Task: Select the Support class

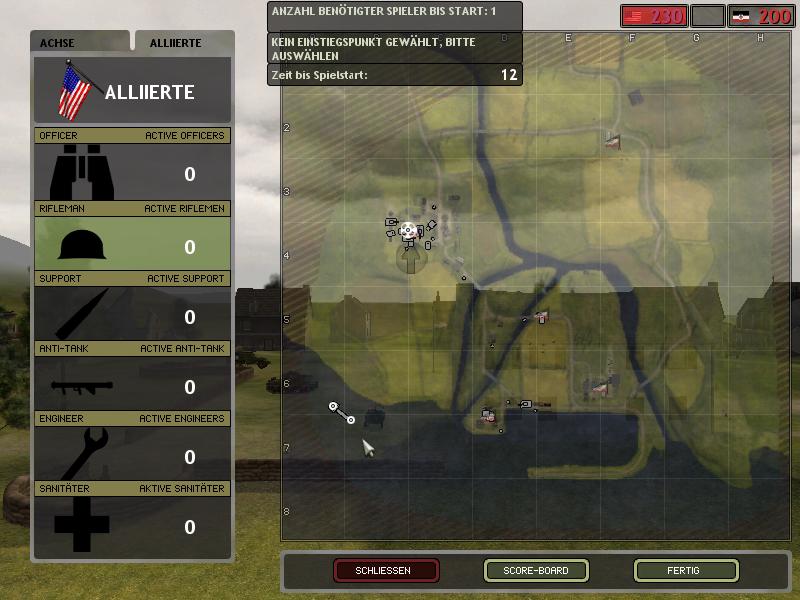Action: pos(133,315)
